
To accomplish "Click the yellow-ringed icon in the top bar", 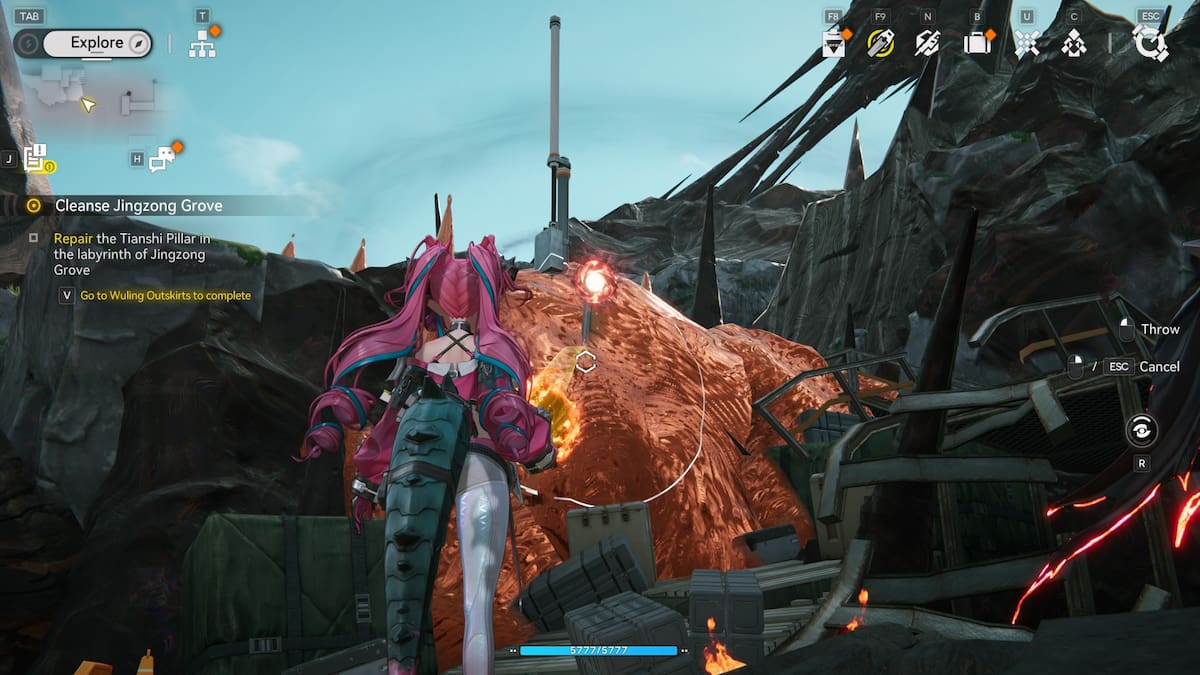I will [880, 43].
